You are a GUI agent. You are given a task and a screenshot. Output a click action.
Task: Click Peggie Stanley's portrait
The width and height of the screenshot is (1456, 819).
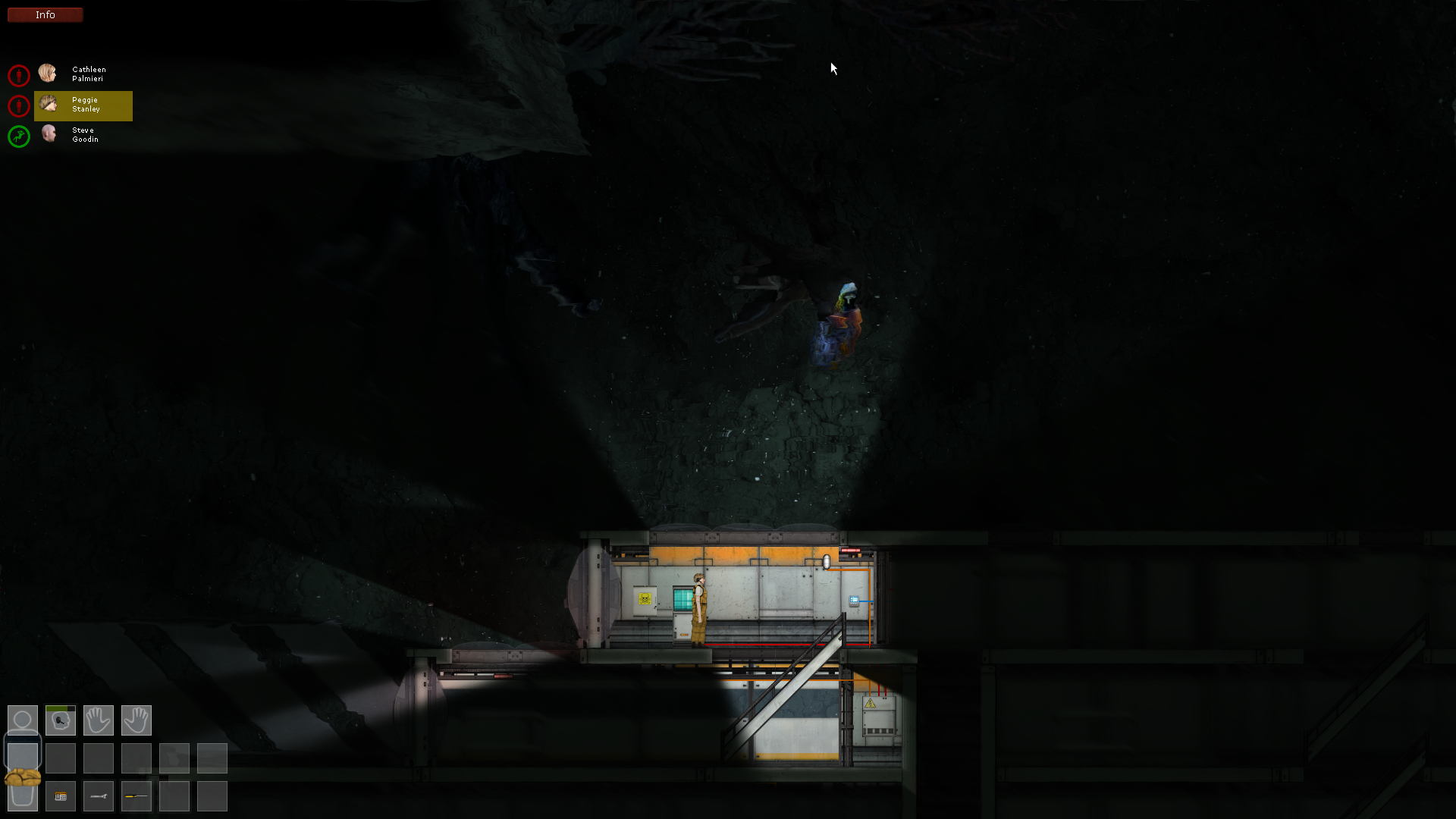[x=49, y=104]
